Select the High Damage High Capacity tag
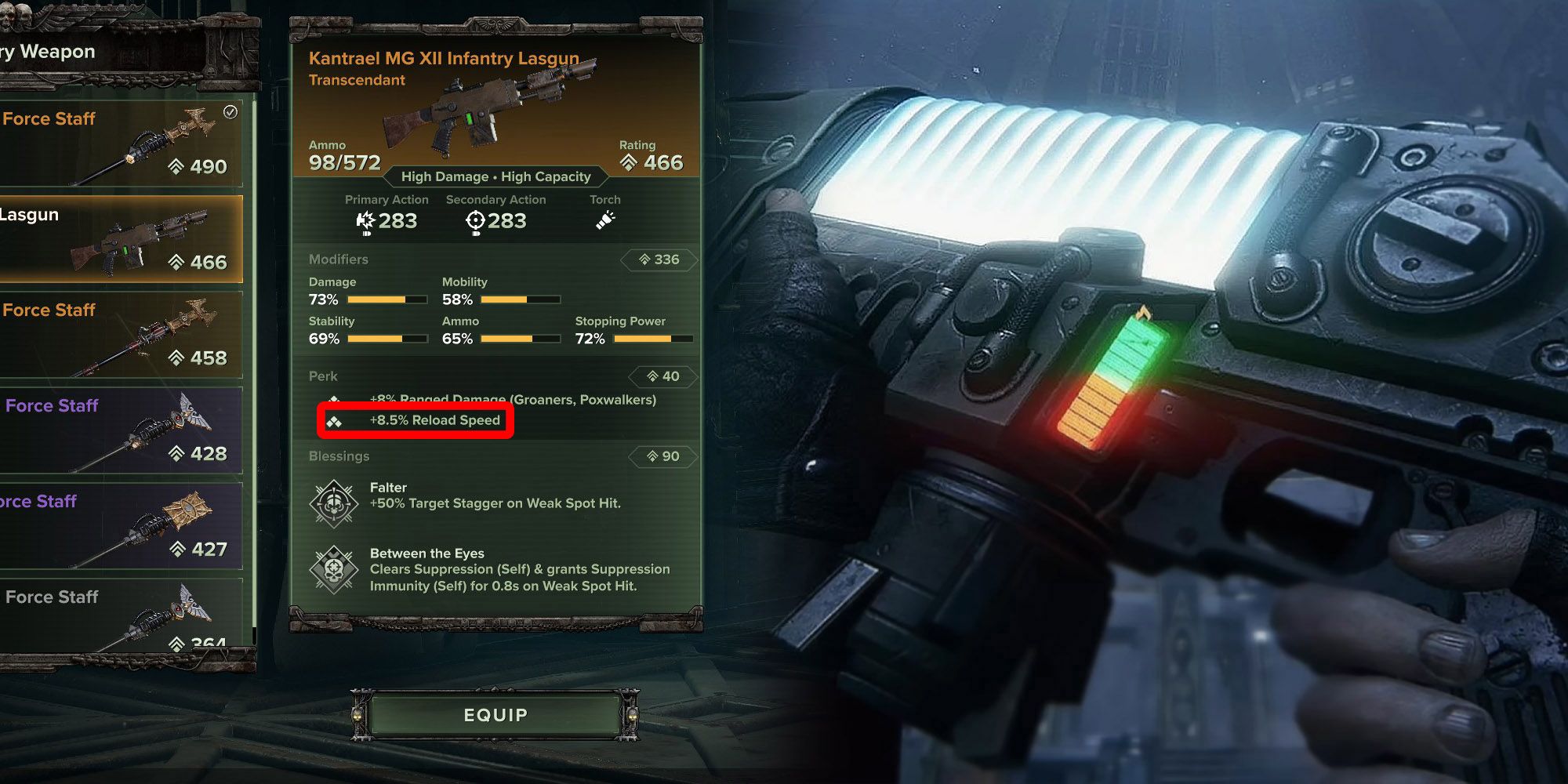 coord(495,176)
